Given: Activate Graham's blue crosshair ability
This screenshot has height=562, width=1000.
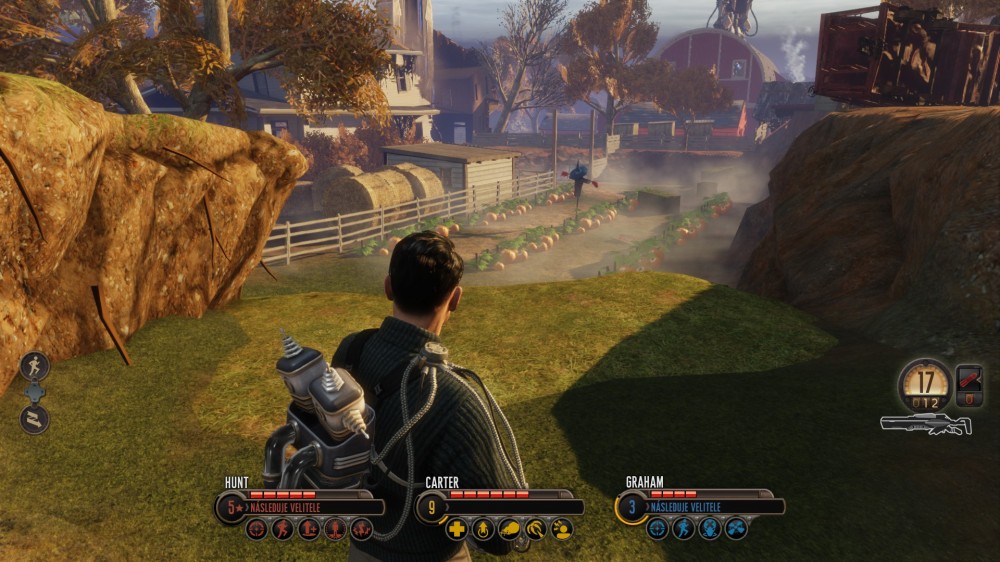Looking at the screenshot, I should (657, 529).
